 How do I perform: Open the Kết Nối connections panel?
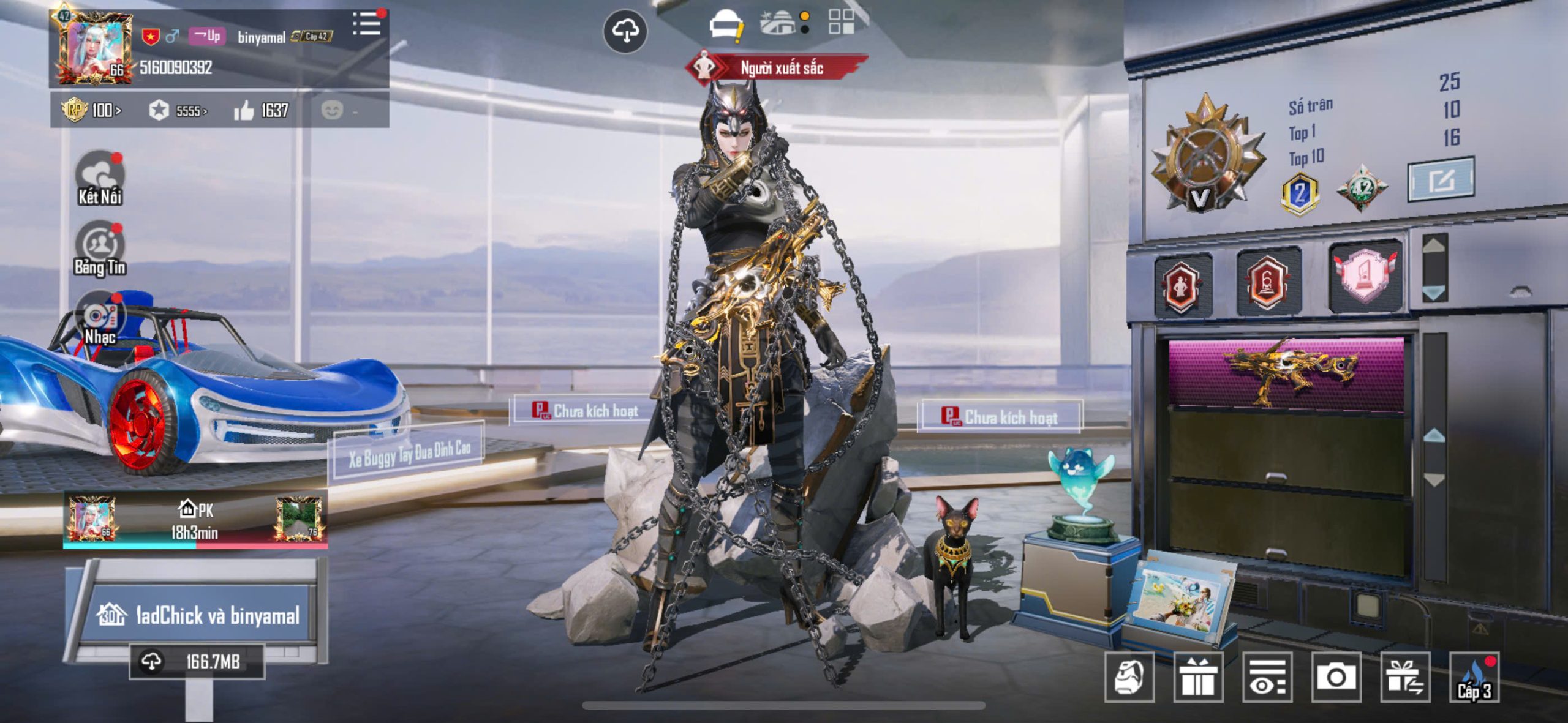click(100, 179)
